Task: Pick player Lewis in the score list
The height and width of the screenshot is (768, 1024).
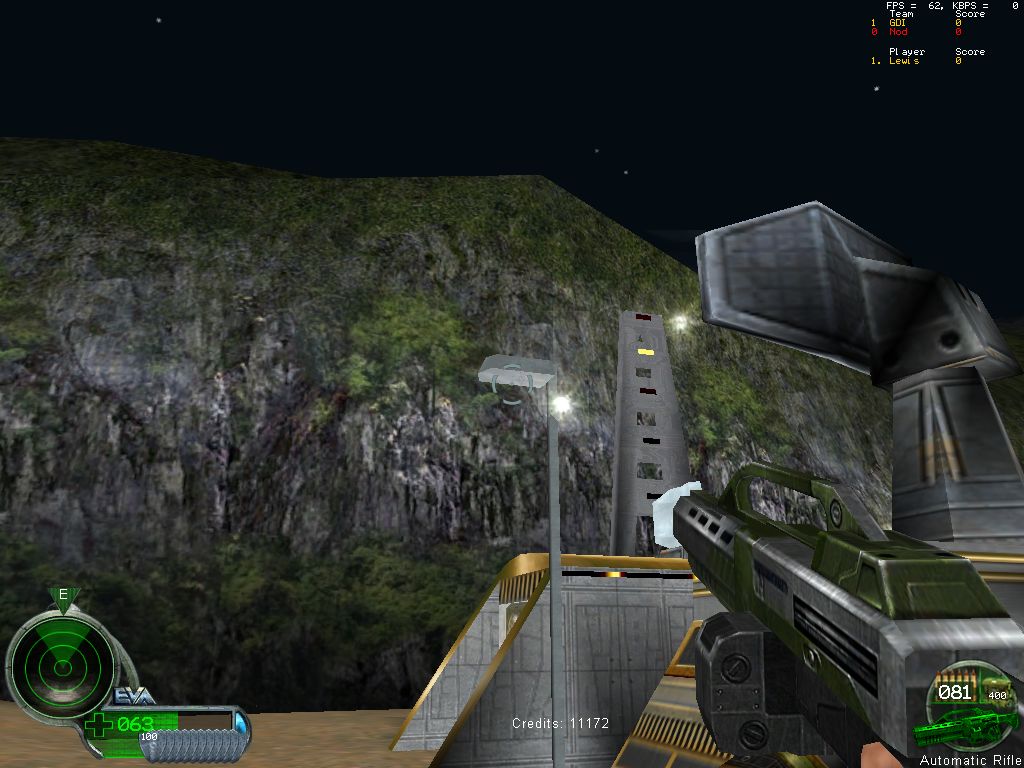Action: tap(904, 61)
